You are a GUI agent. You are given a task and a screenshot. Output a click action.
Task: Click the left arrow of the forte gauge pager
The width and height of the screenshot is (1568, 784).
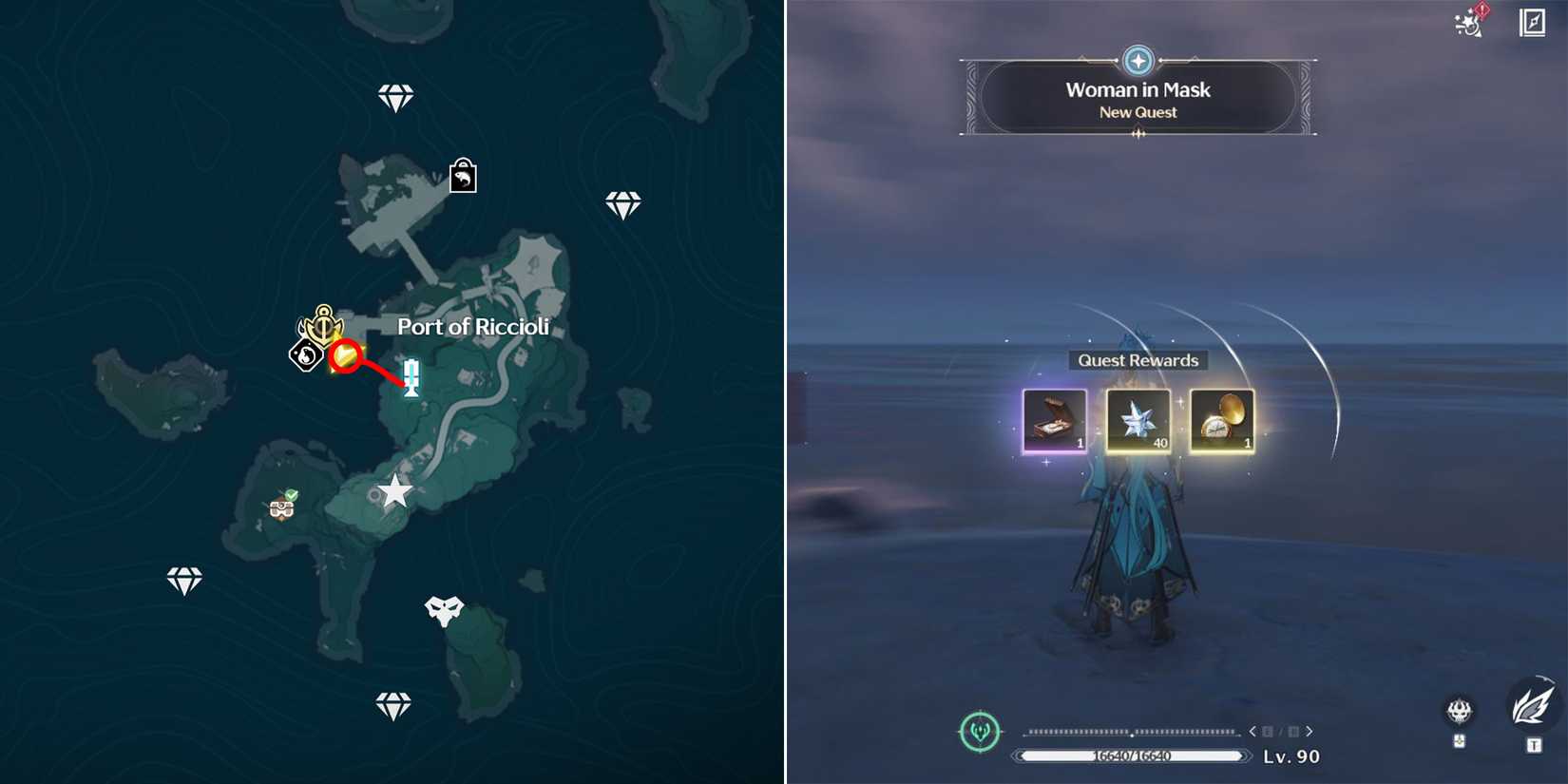1252,732
